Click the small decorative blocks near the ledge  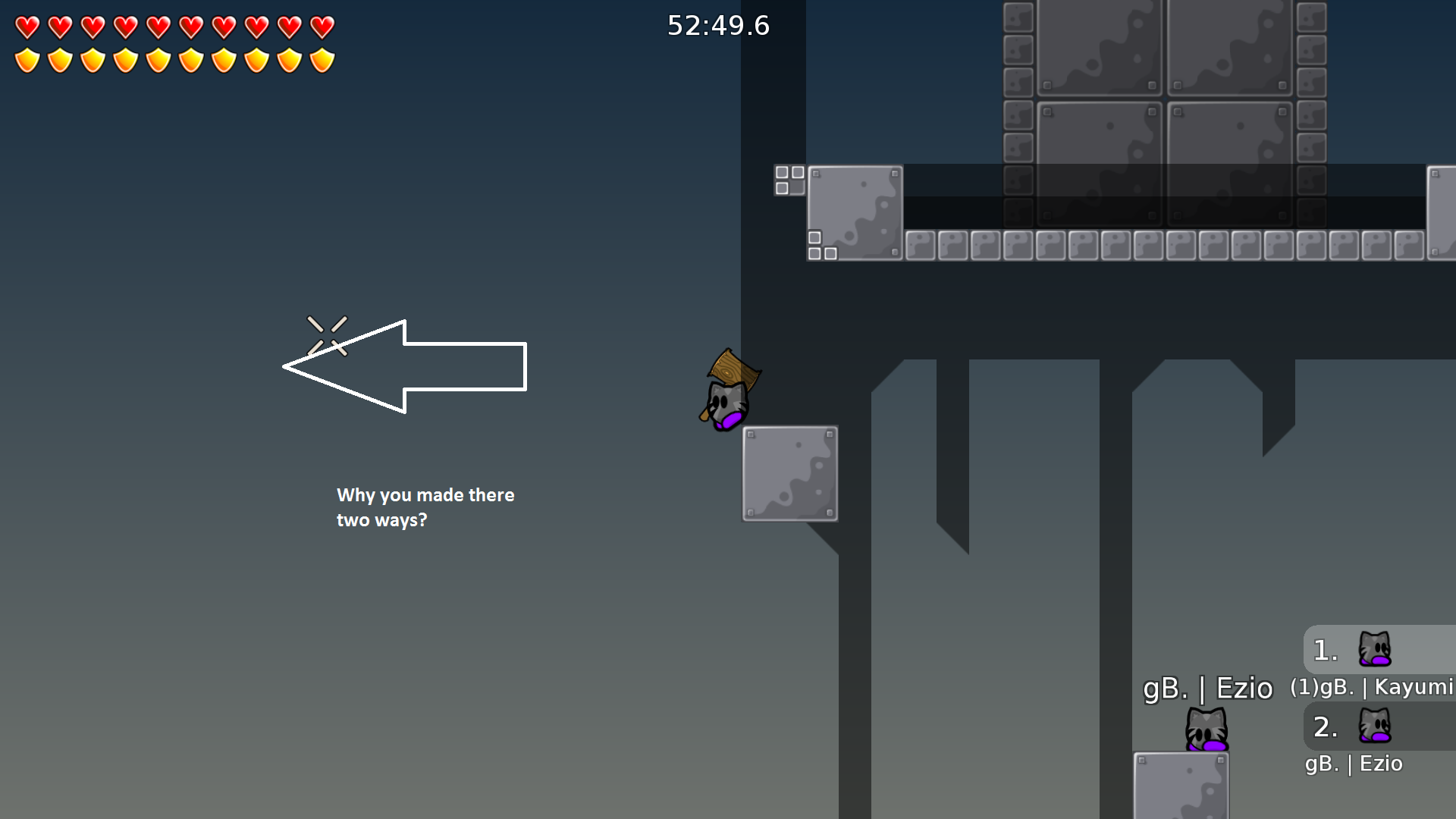click(x=790, y=179)
